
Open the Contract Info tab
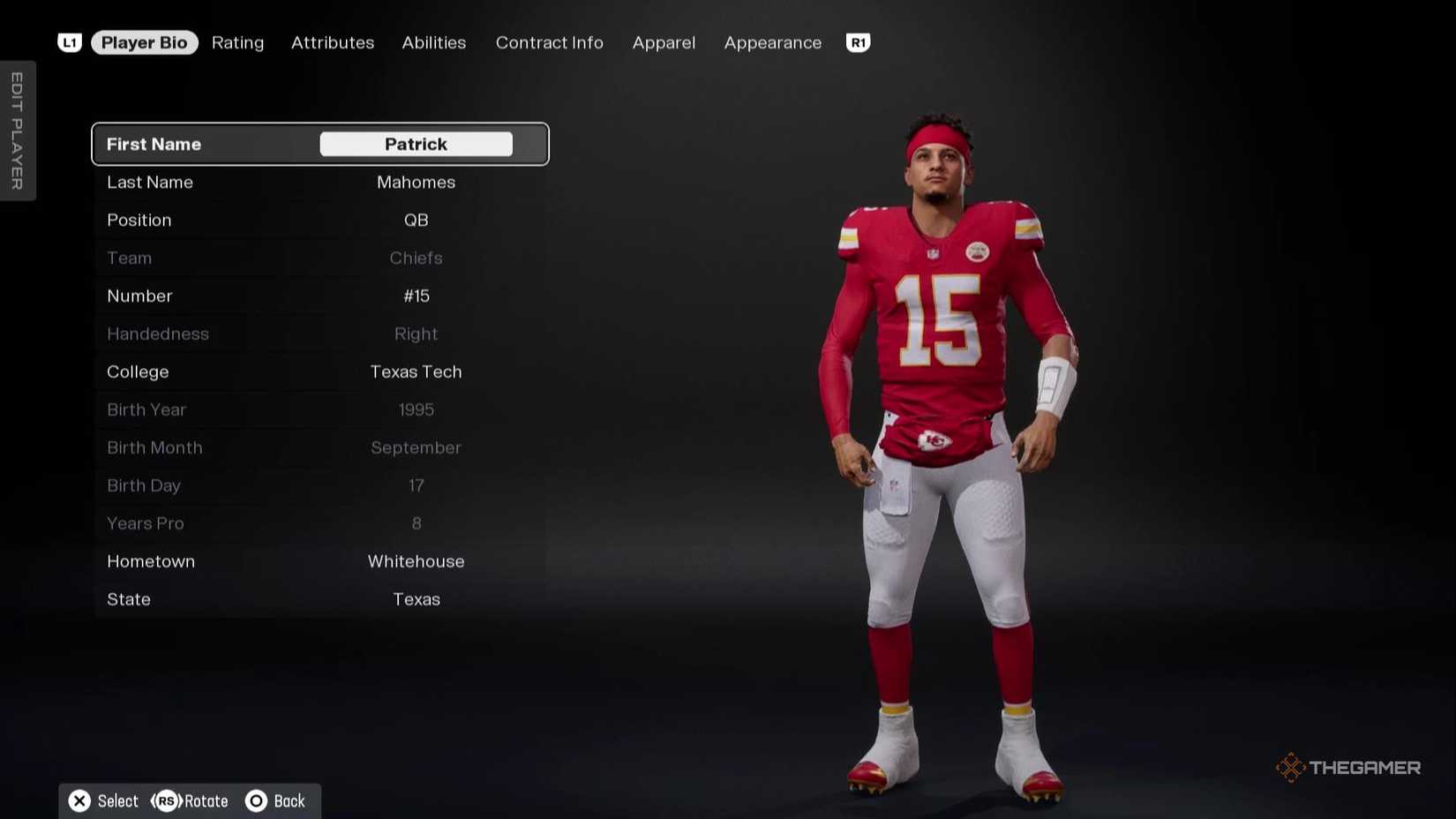[x=549, y=42]
